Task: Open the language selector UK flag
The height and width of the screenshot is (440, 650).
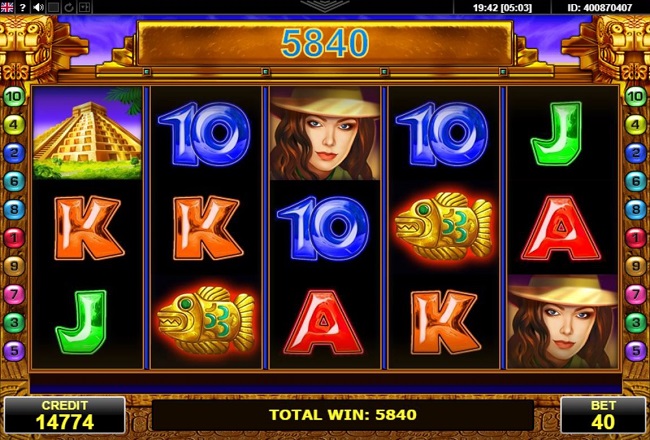Action: coord(7,7)
